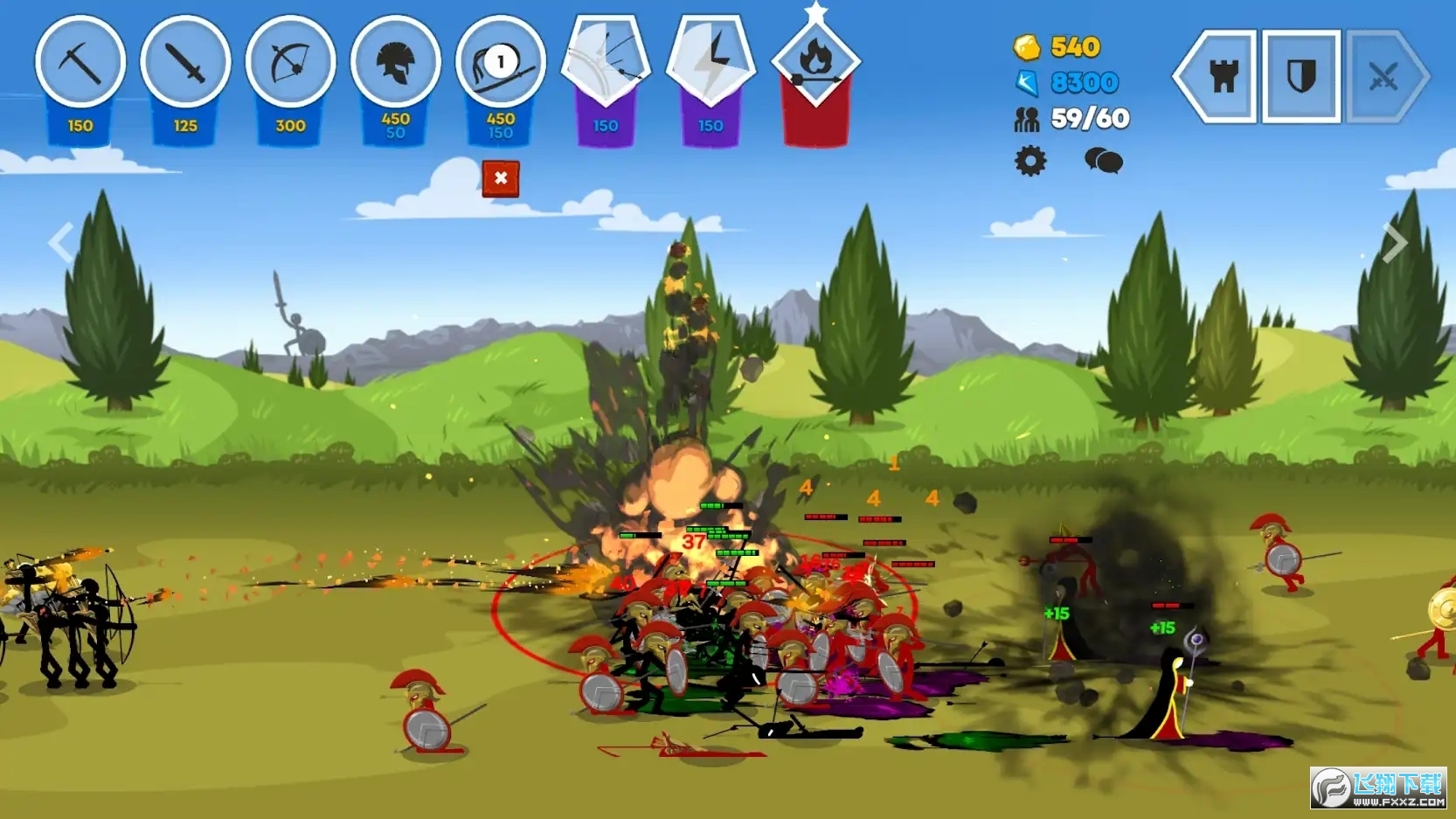The width and height of the screenshot is (1456, 819).
Task: Close with the red X button
Action: [x=501, y=178]
